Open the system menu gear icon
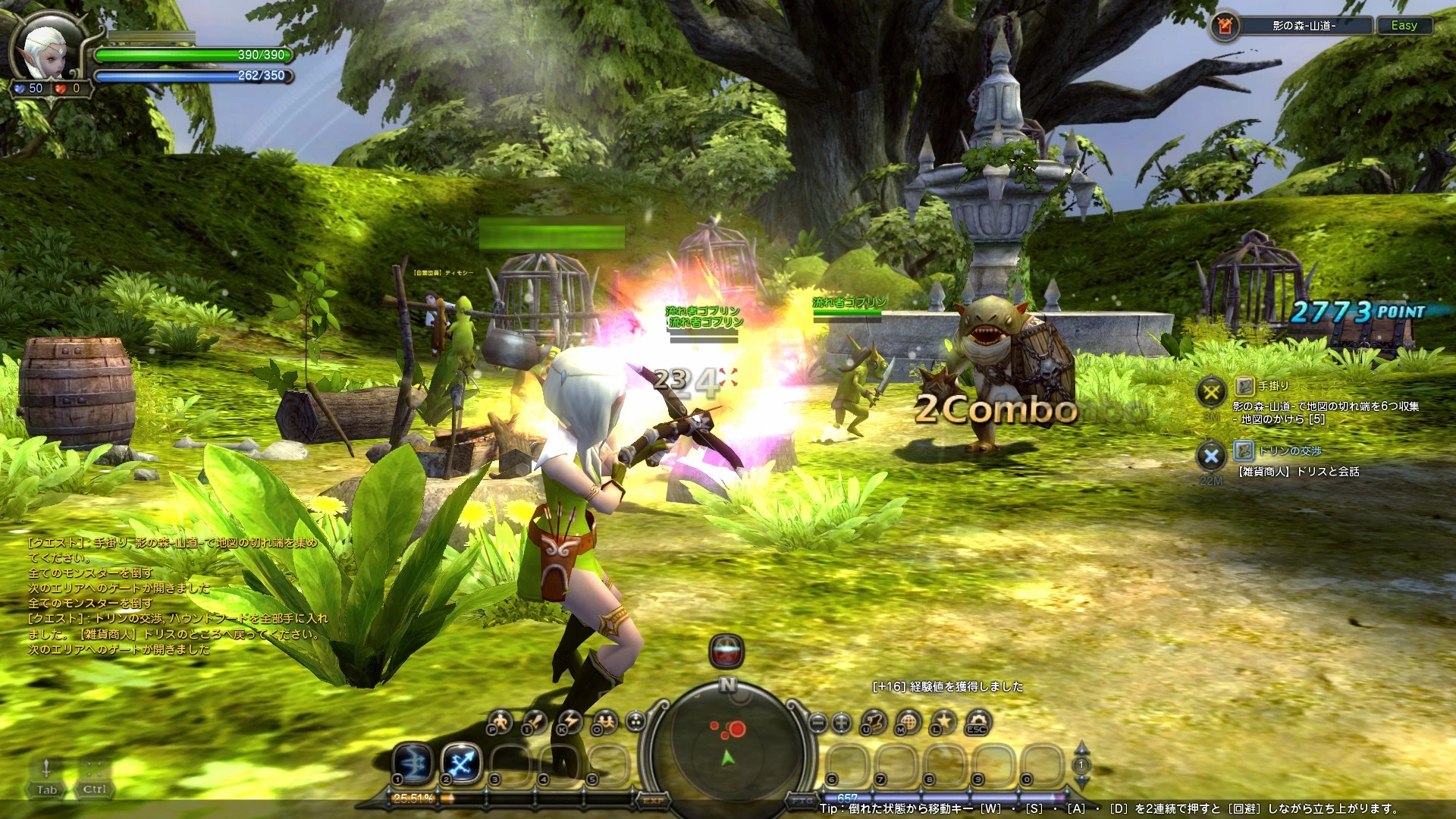Image resolution: width=1456 pixels, height=819 pixels. pos(978,722)
